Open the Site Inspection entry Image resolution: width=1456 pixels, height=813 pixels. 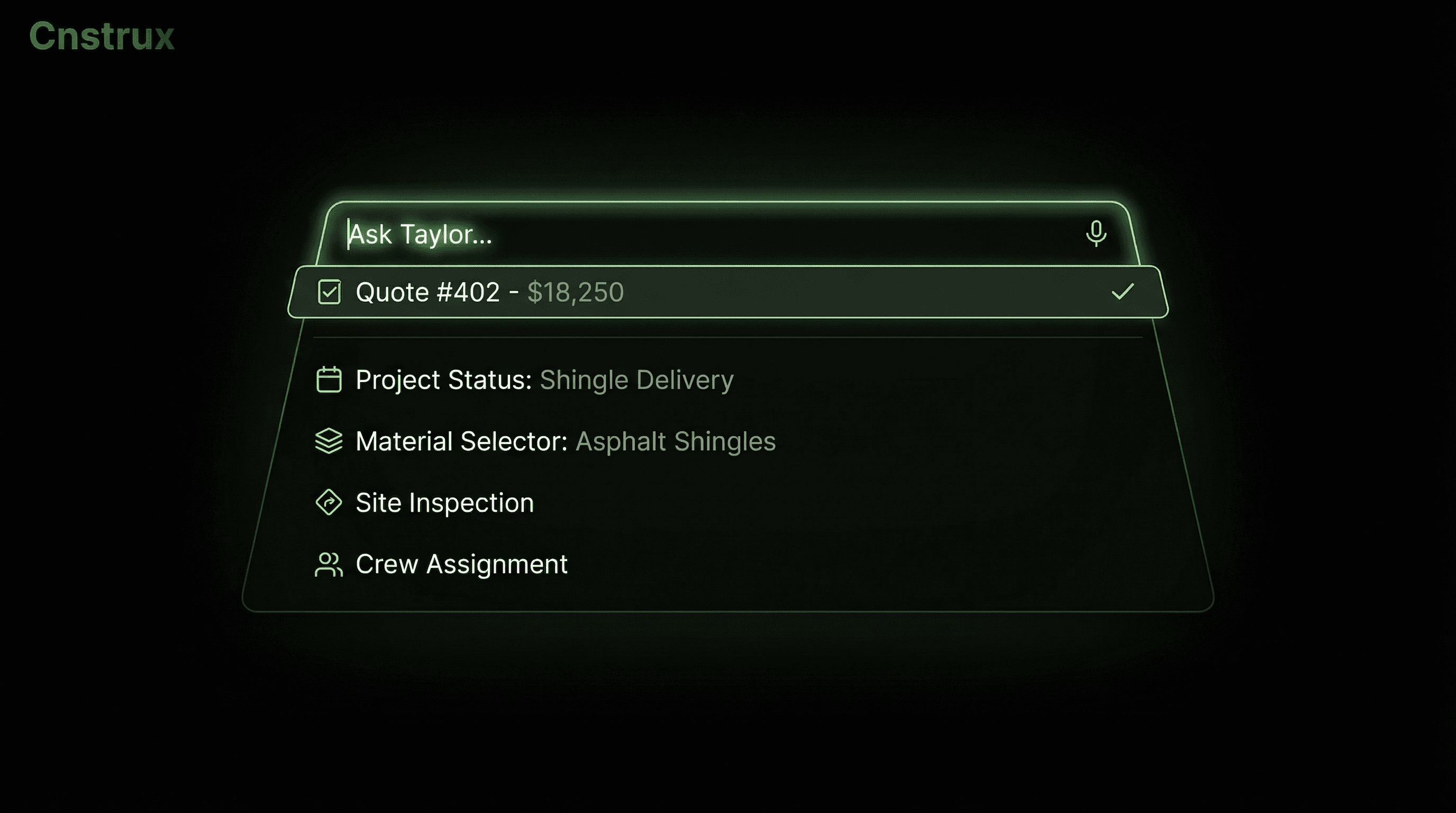(x=444, y=502)
